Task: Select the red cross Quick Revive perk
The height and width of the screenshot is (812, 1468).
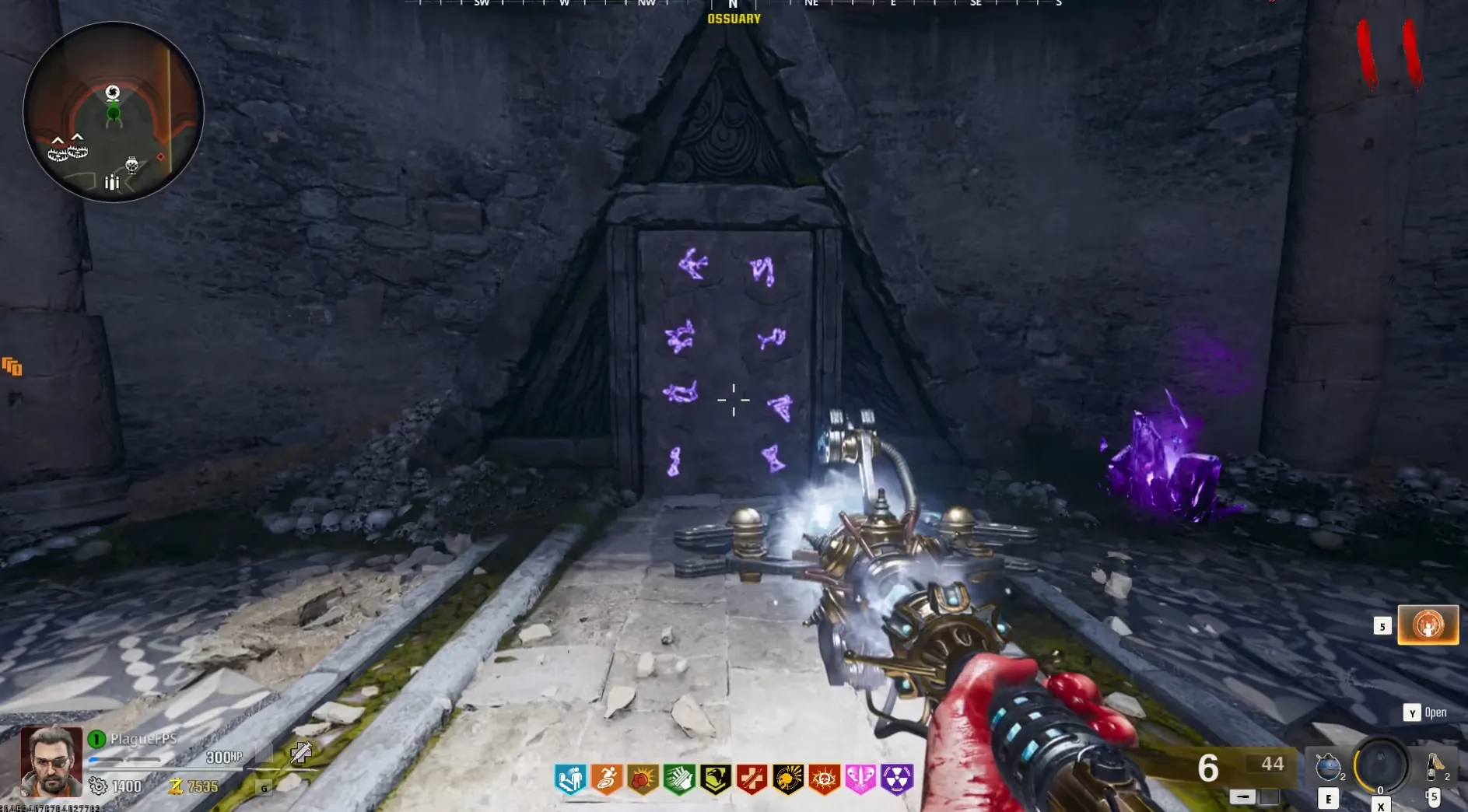Action: (752, 779)
